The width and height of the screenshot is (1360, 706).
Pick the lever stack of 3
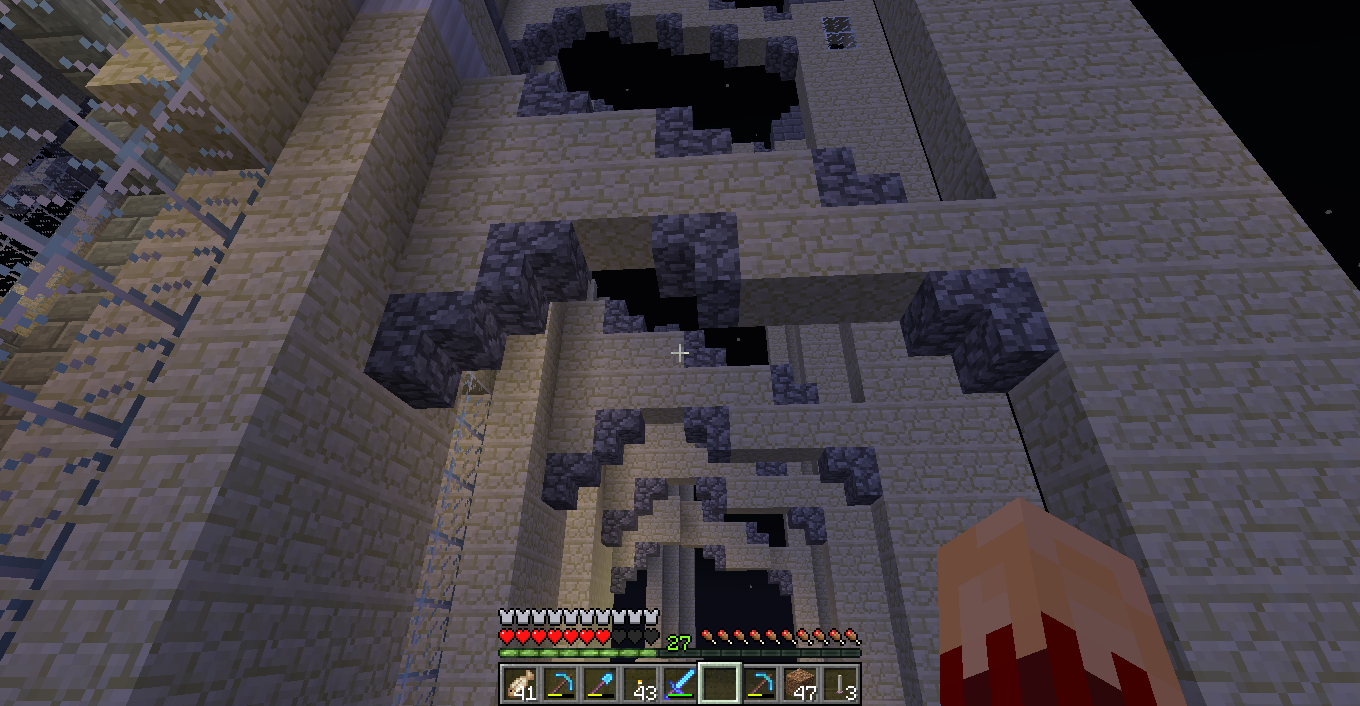tap(840, 684)
